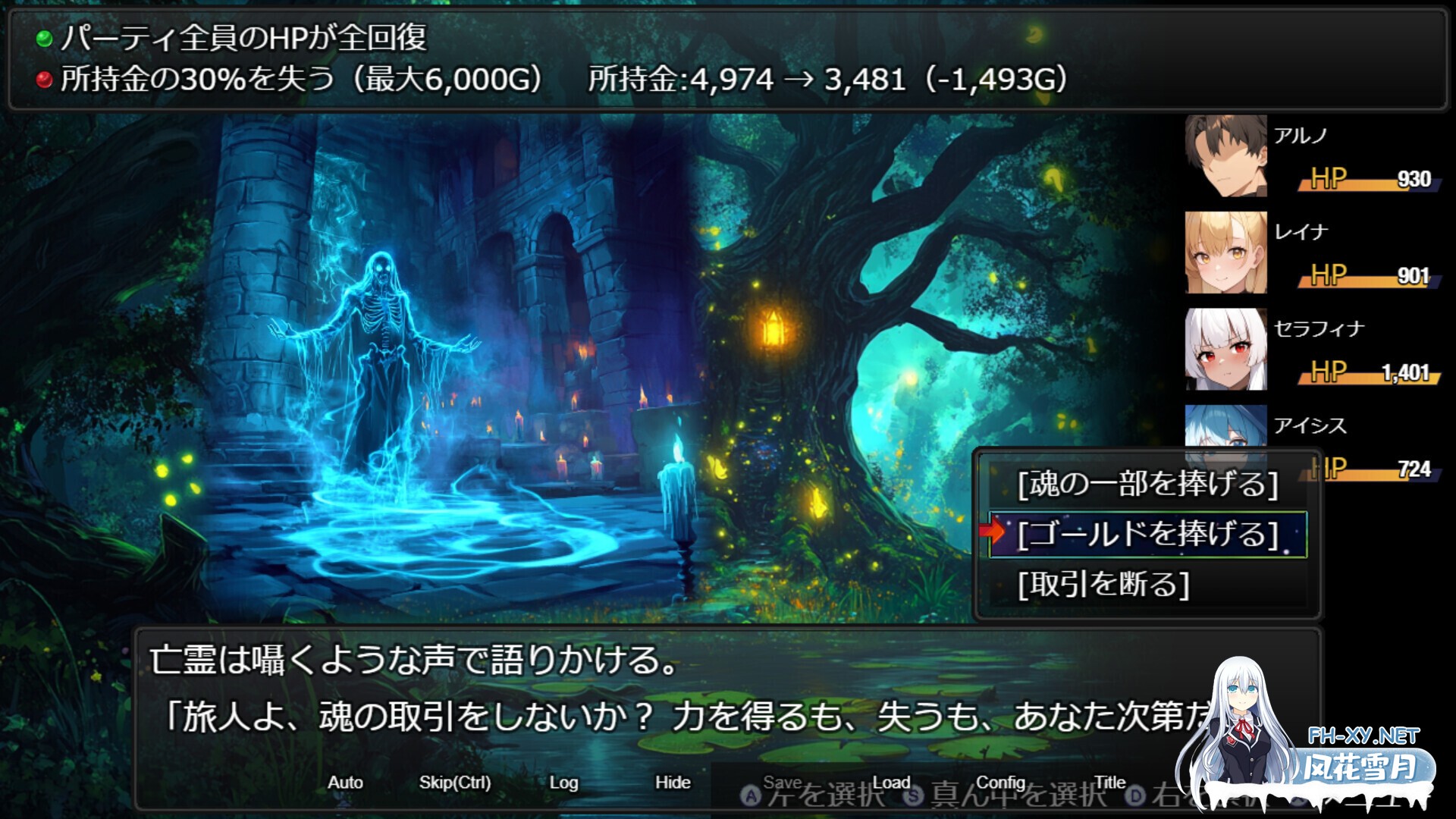Enable Skip(Ctrl) mode
1456x819 pixels.
tap(457, 782)
